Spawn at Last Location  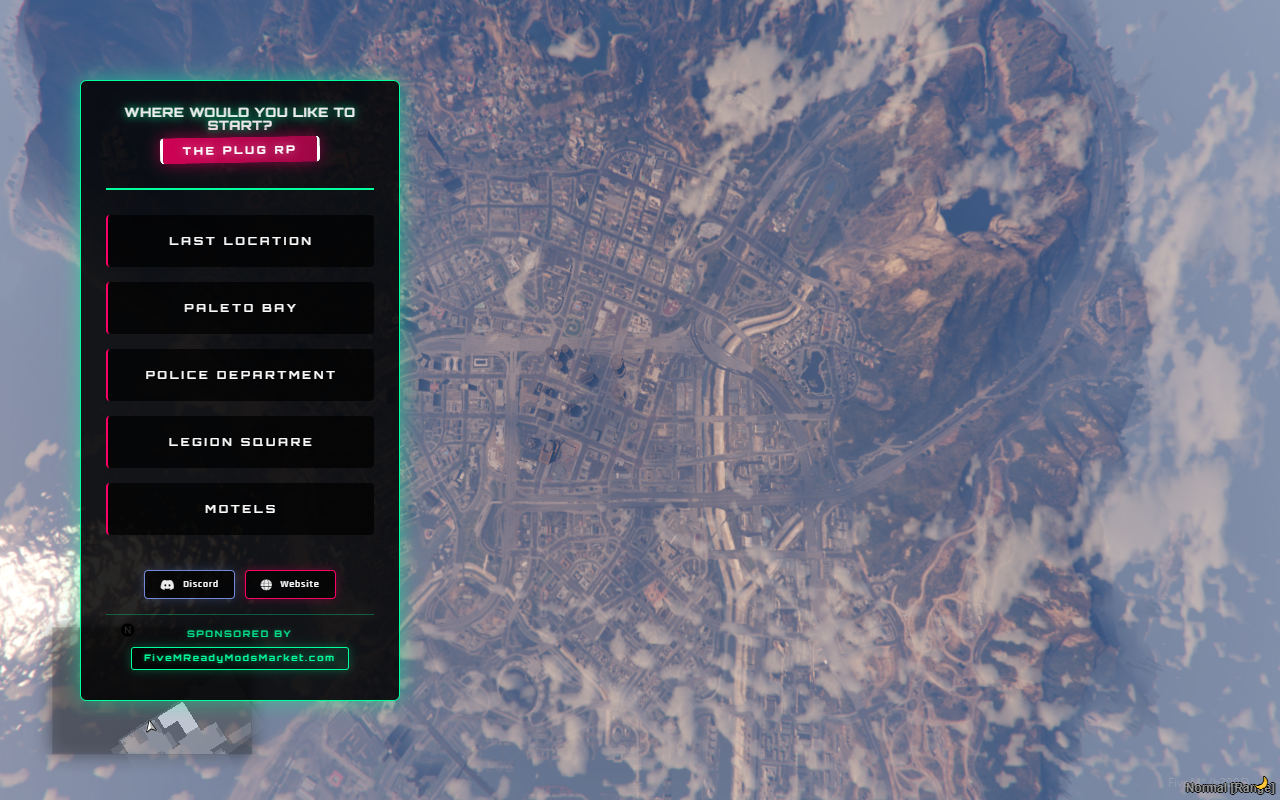[240, 241]
